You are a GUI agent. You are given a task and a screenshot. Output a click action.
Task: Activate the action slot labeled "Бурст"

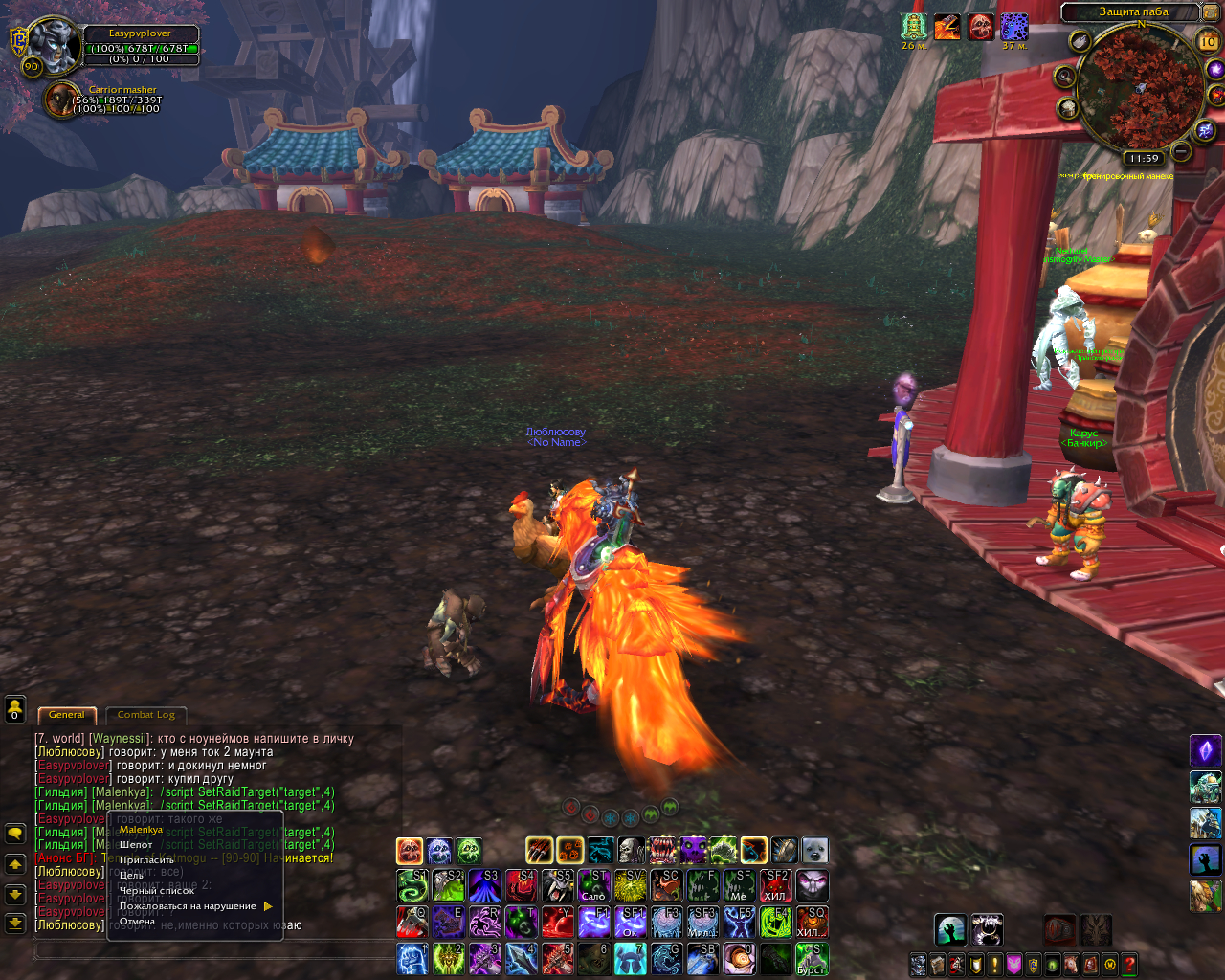[x=812, y=959]
